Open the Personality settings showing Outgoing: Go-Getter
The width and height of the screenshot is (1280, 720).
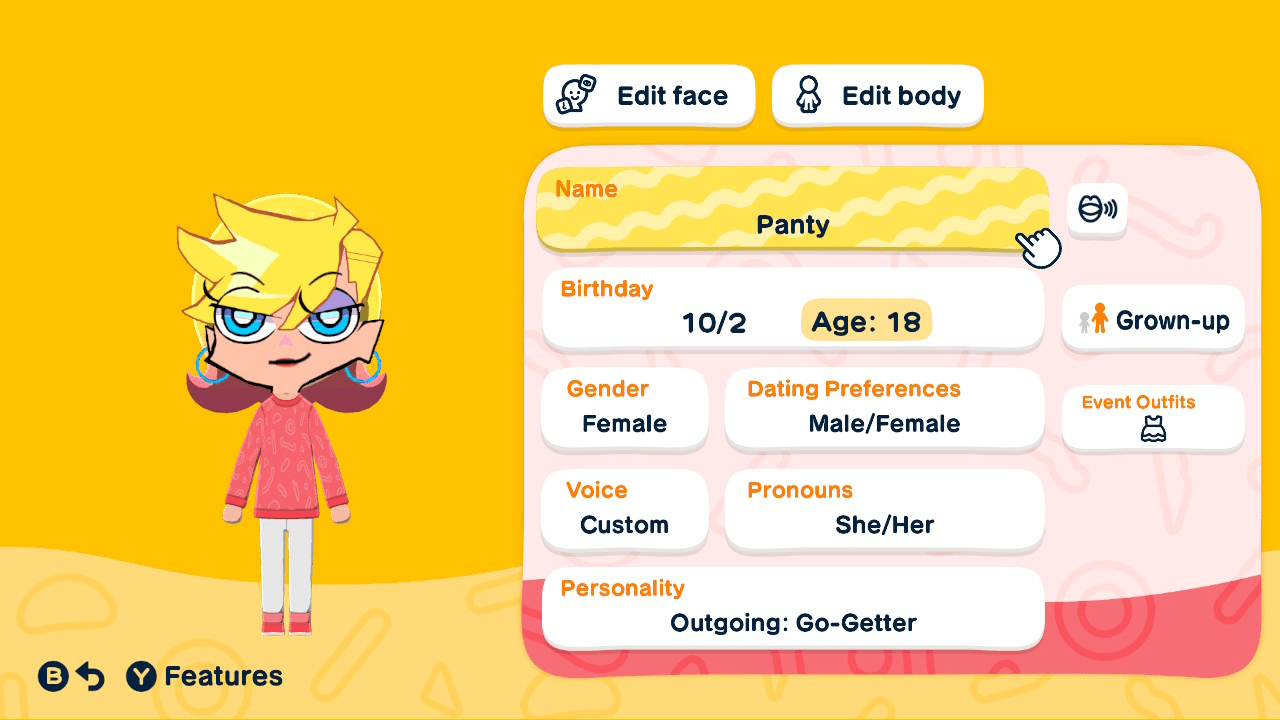(x=792, y=608)
